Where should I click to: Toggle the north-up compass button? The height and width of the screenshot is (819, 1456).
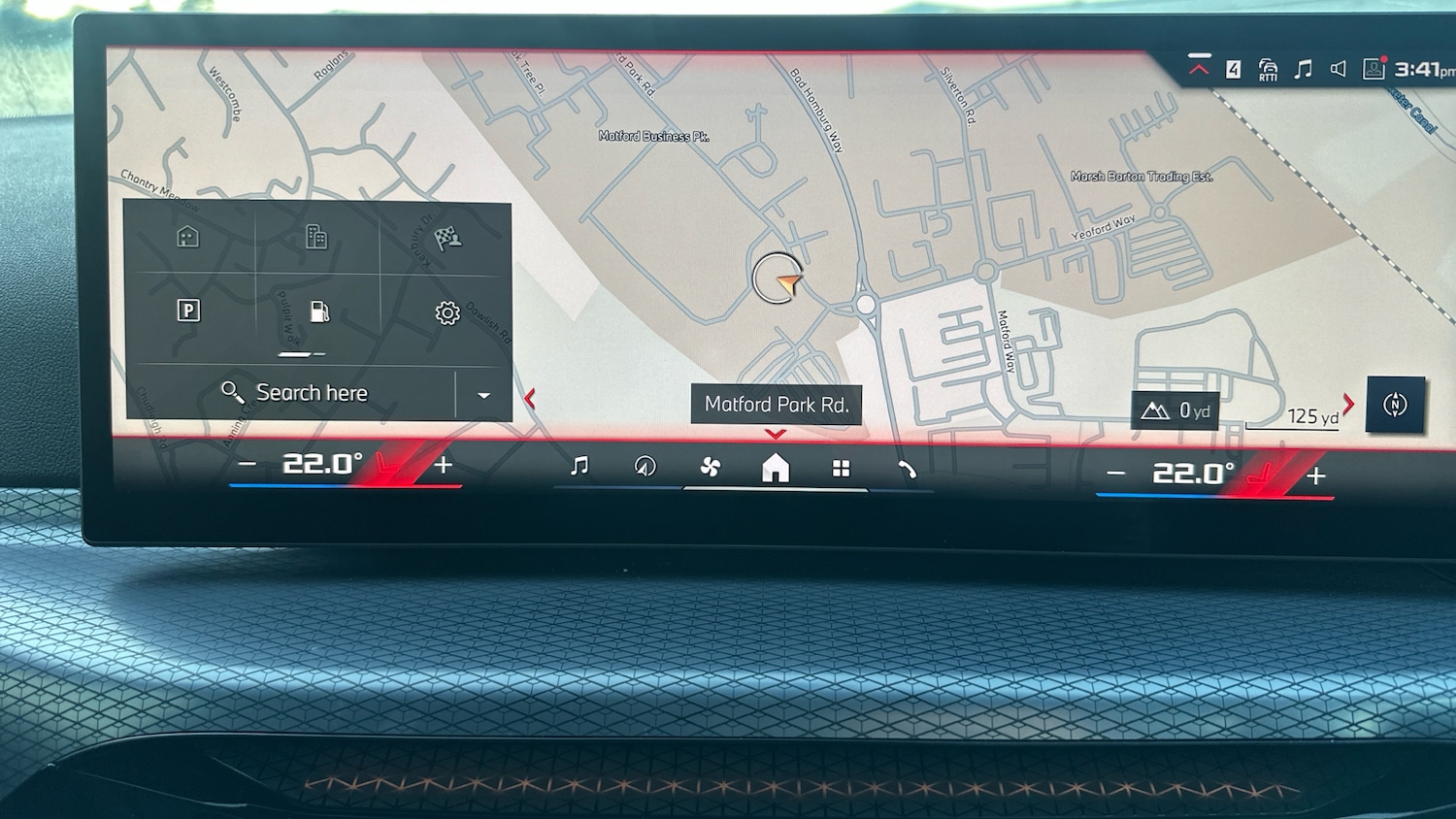[1395, 405]
